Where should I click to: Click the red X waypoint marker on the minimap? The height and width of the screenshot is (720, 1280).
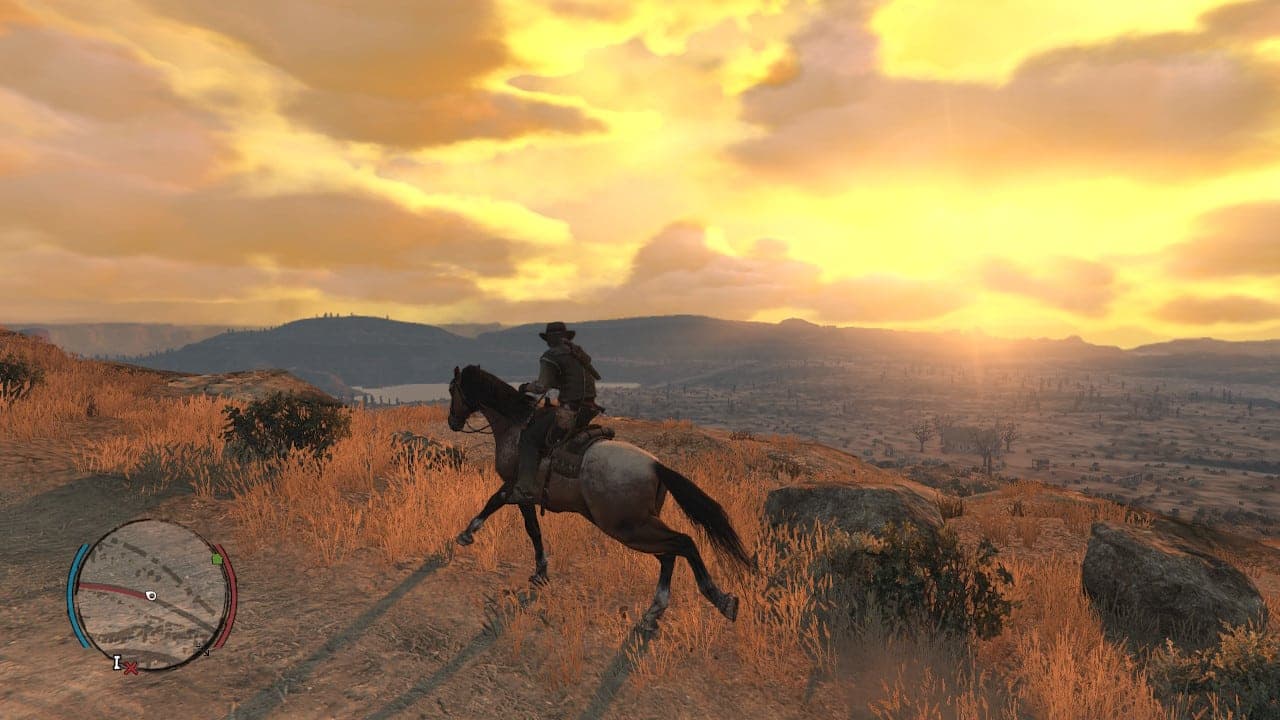pyautogui.click(x=130, y=668)
